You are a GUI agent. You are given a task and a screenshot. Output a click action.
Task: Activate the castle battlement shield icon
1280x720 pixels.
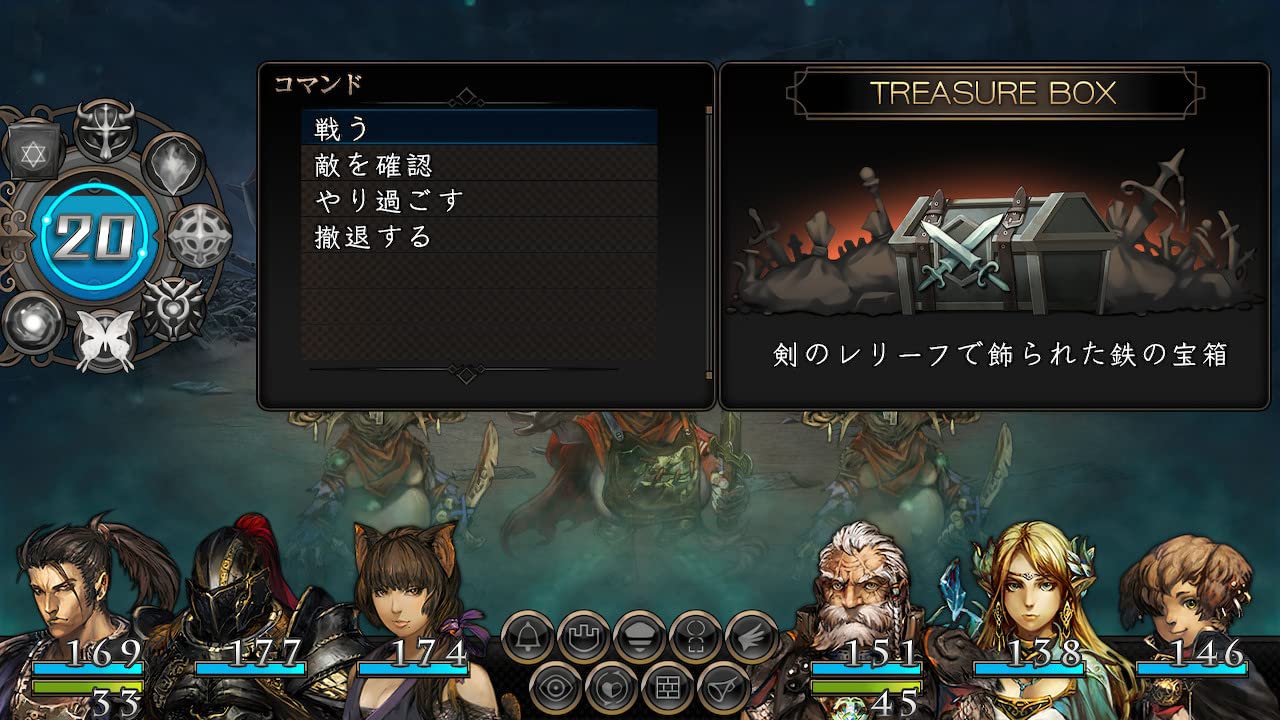[x=584, y=636]
